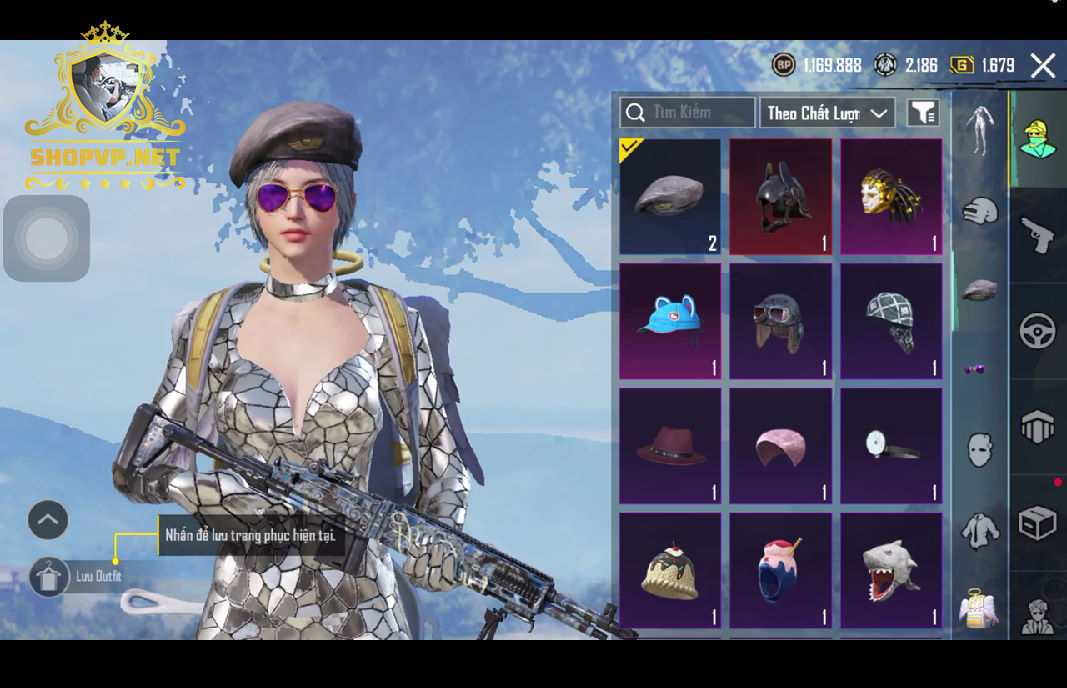Select the golden mask with dreadlocks
The image size is (1067, 688).
(891, 196)
